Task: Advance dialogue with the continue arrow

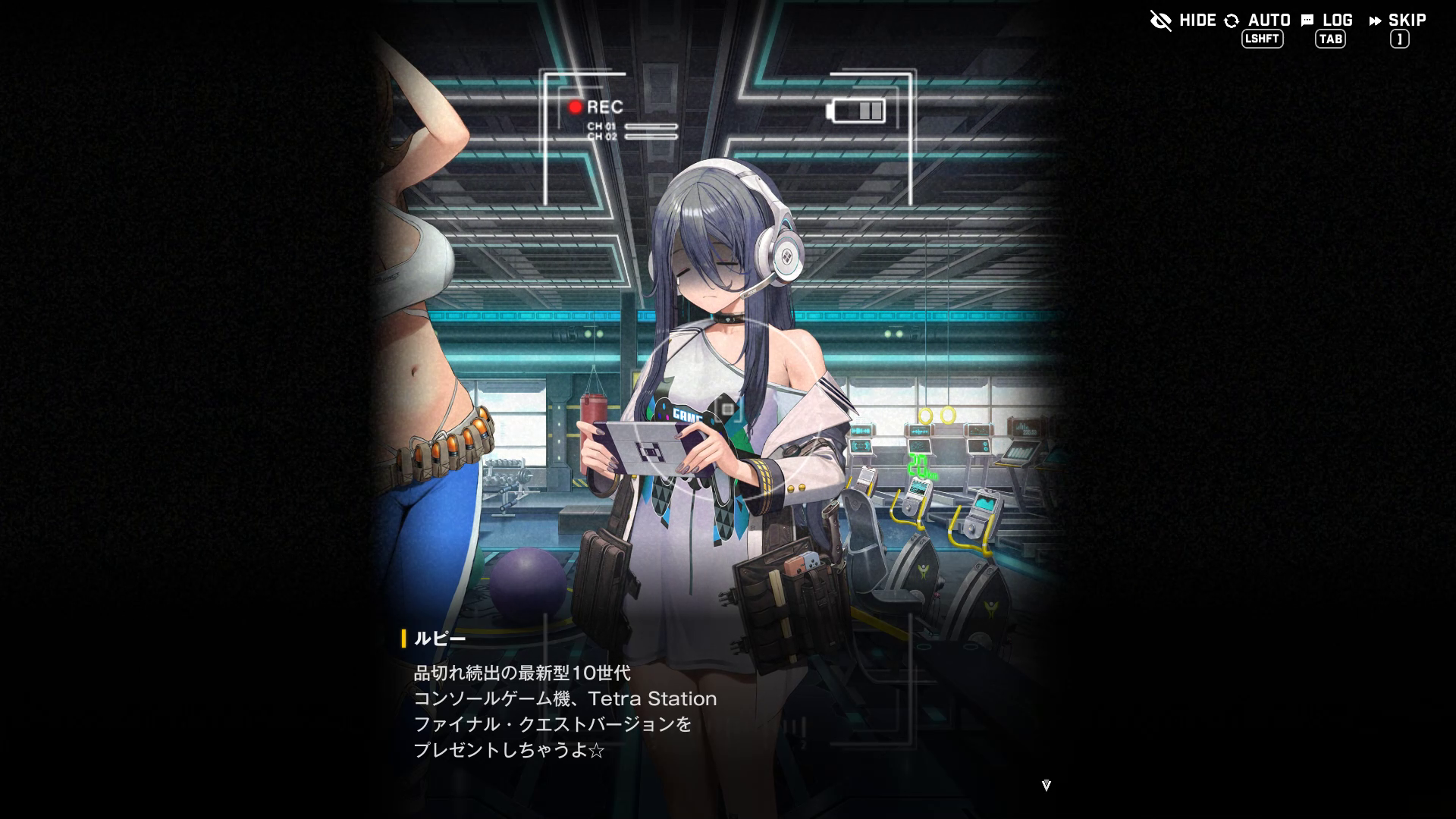Action: 1046,786
